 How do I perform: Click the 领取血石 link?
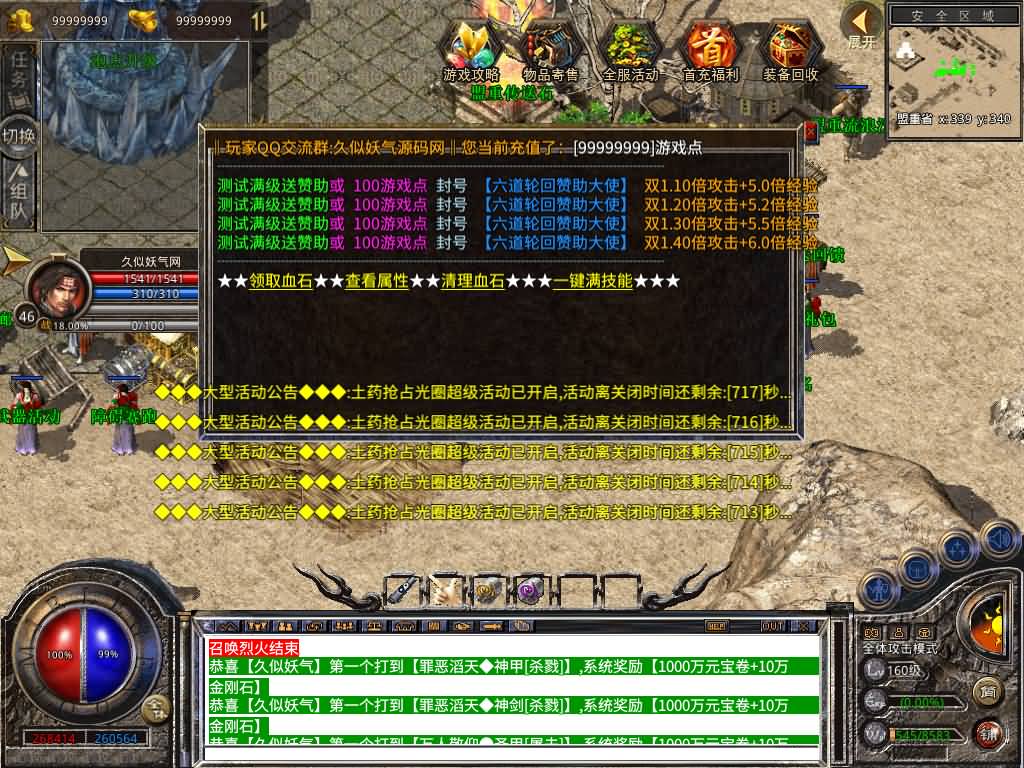coord(280,281)
